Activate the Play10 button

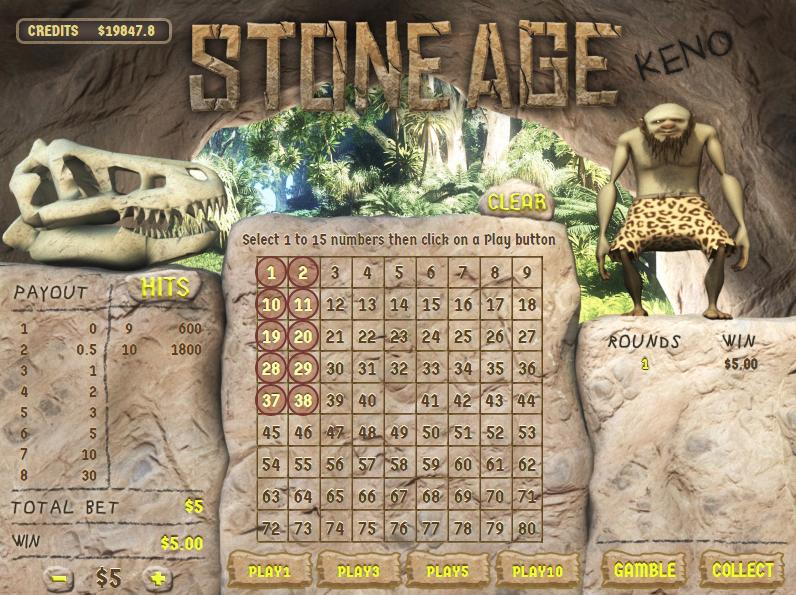coord(536,571)
